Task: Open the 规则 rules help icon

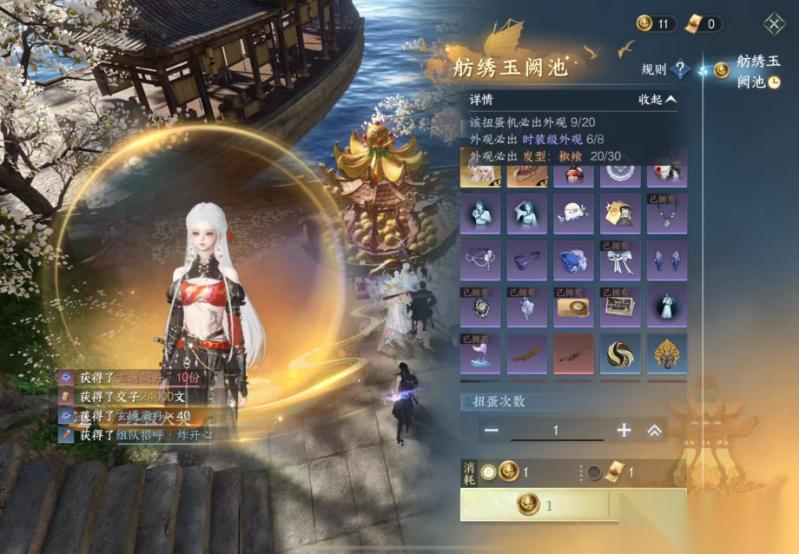Action: [682, 69]
